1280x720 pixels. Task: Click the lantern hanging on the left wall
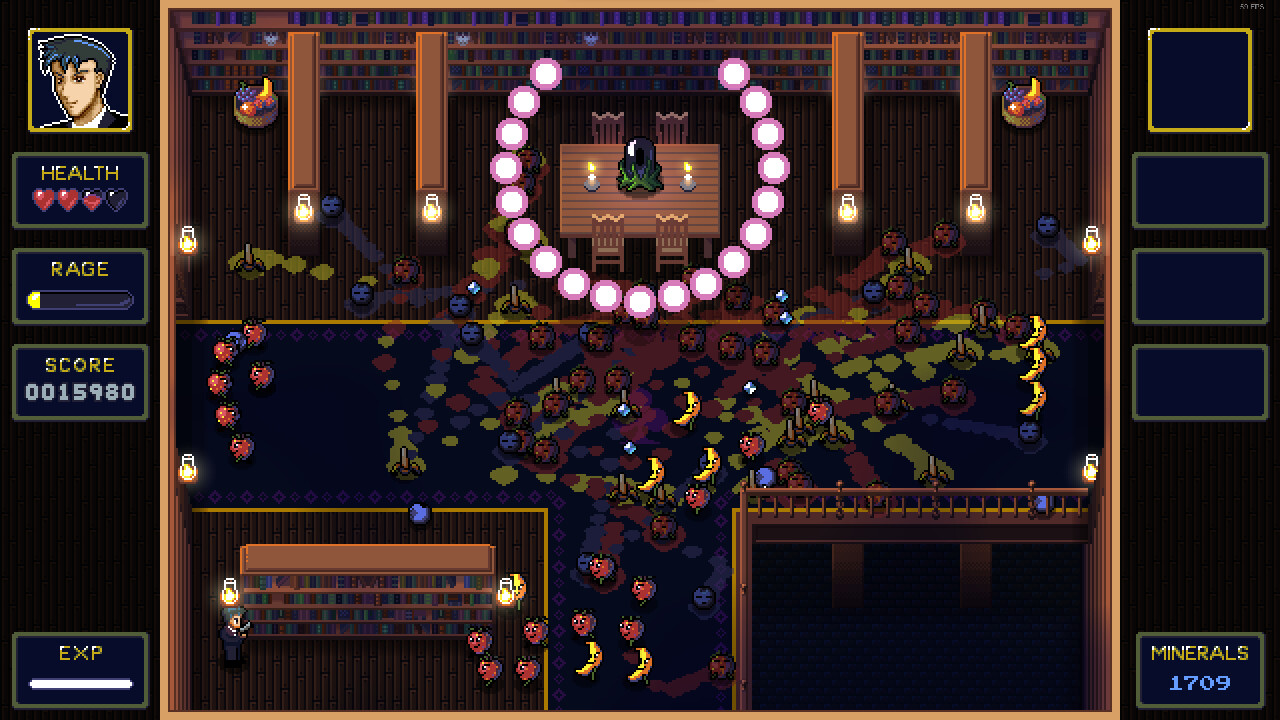tap(186, 240)
